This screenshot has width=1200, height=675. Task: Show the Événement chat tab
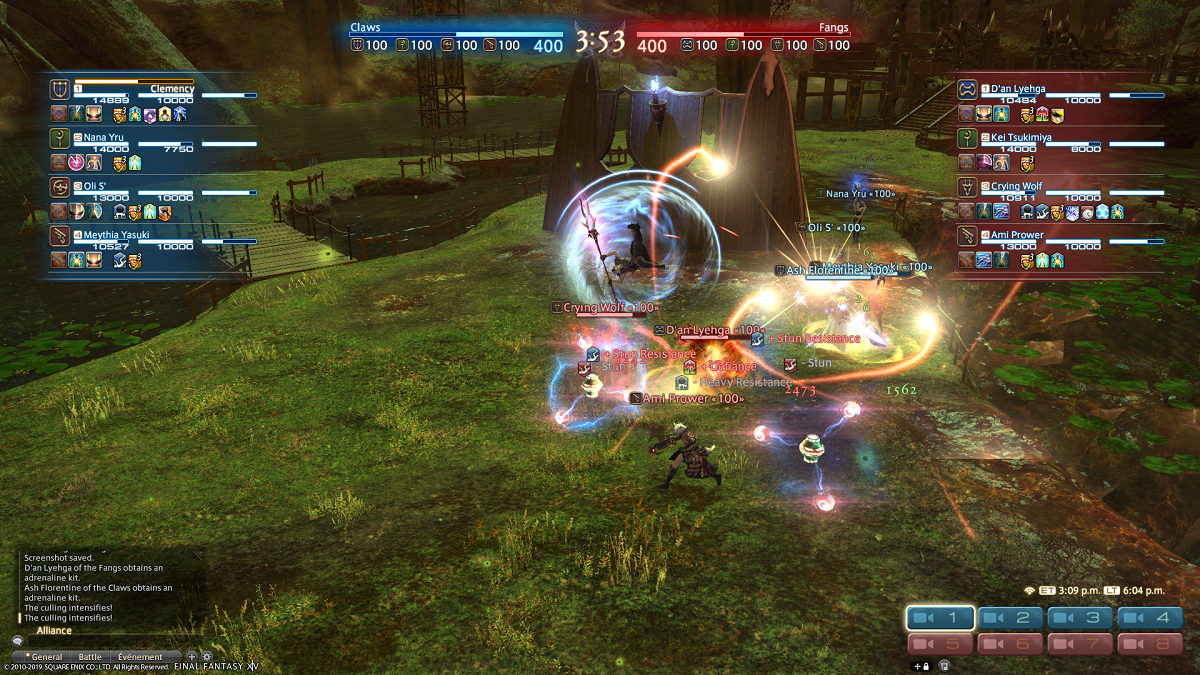(x=140, y=657)
